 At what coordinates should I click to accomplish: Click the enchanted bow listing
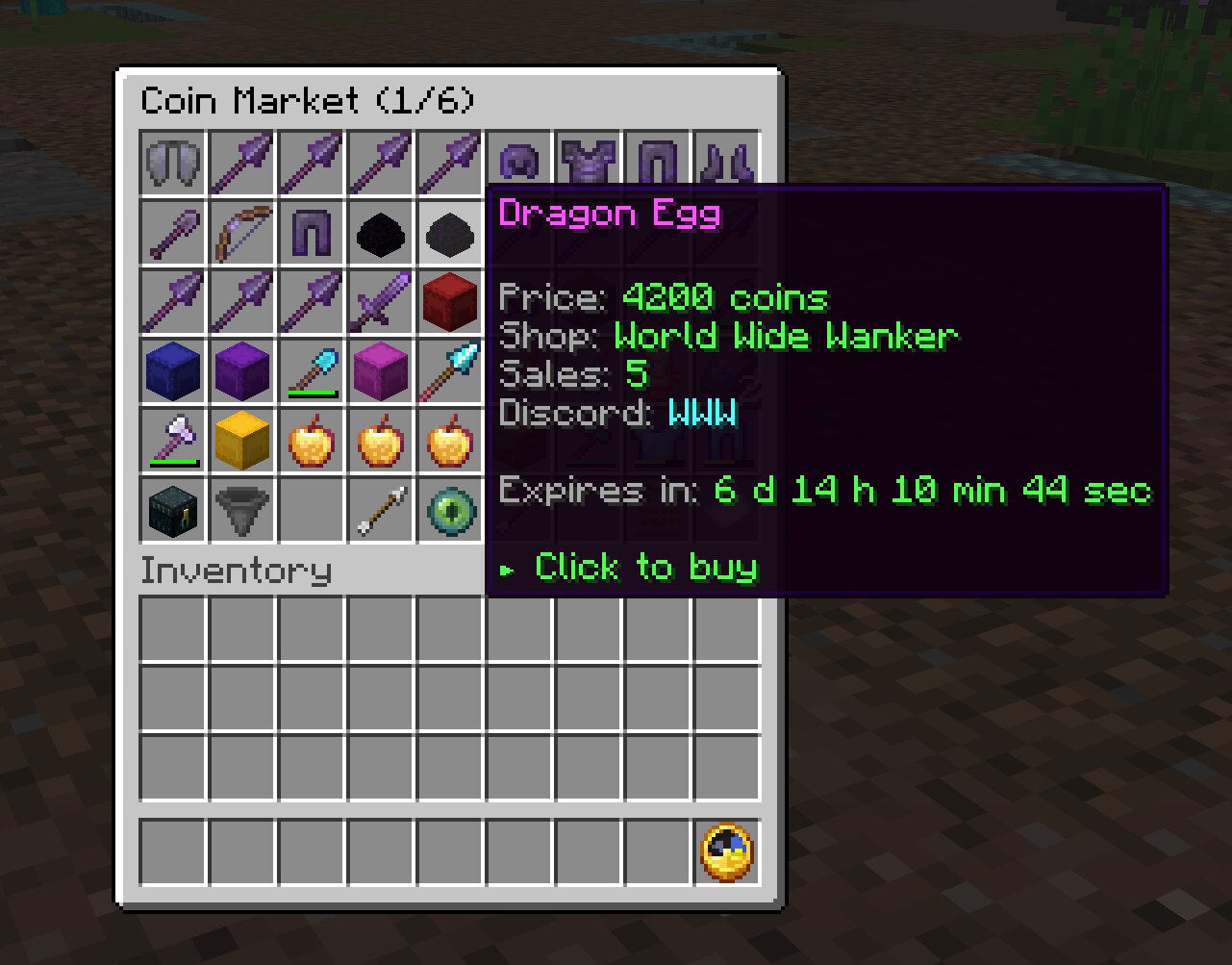pos(242,232)
